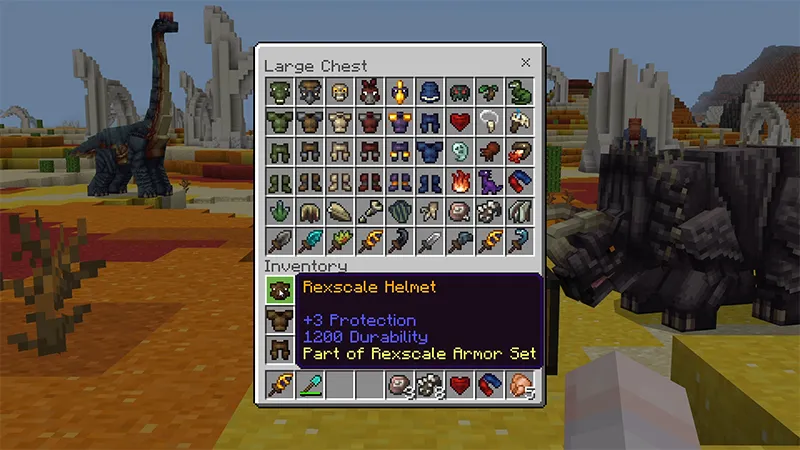
Task: Grab the flame item from the chest
Action: pyautogui.click(x=460, y=182)
